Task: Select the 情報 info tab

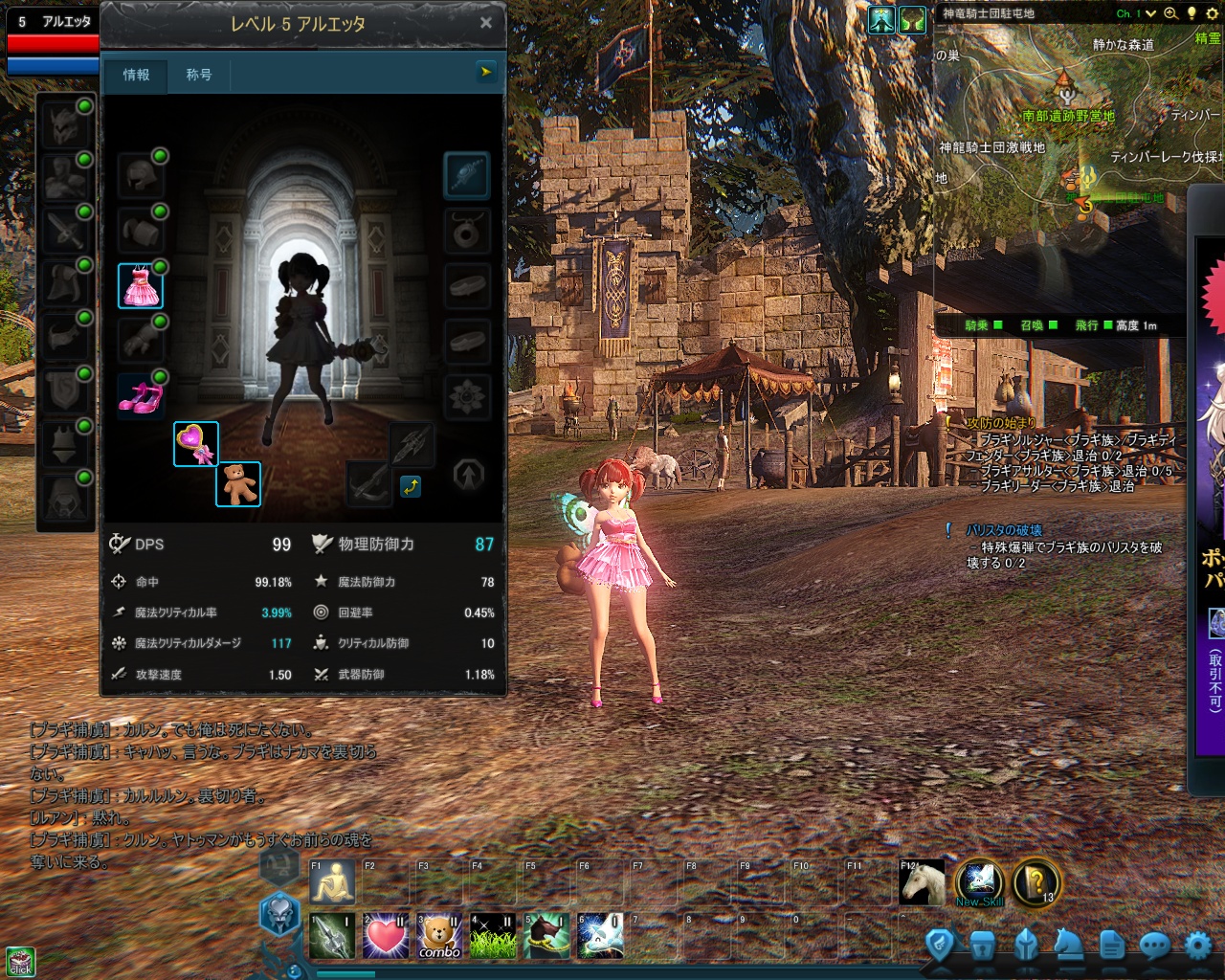Action: pos(136,75)
